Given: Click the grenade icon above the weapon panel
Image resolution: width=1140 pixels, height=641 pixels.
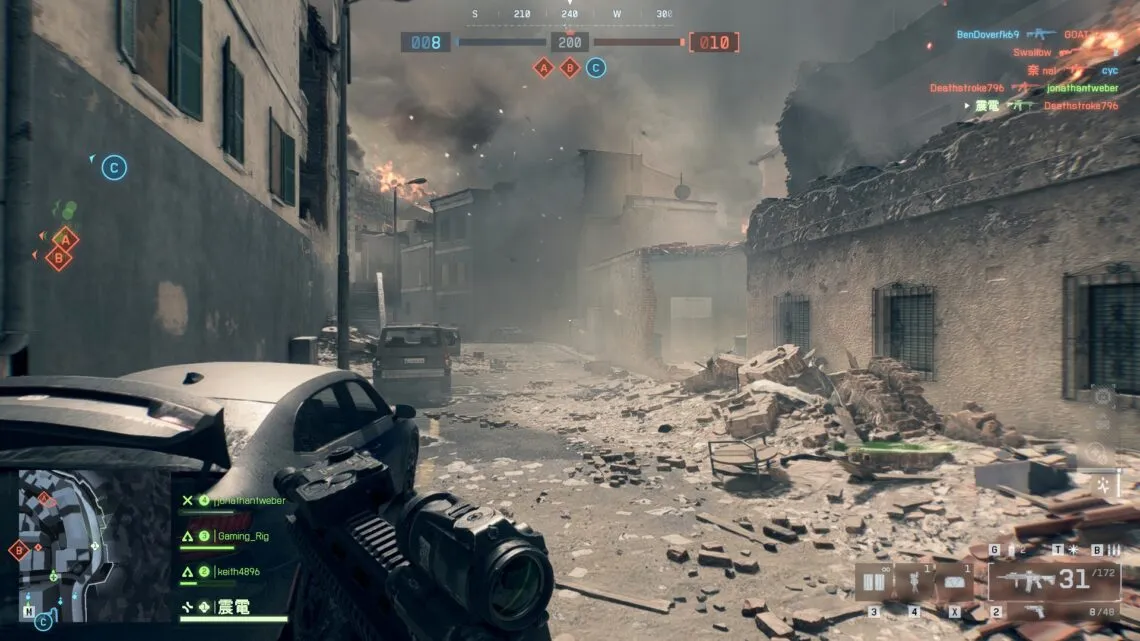Looking at the screenshot, I should coord(1010,550).
